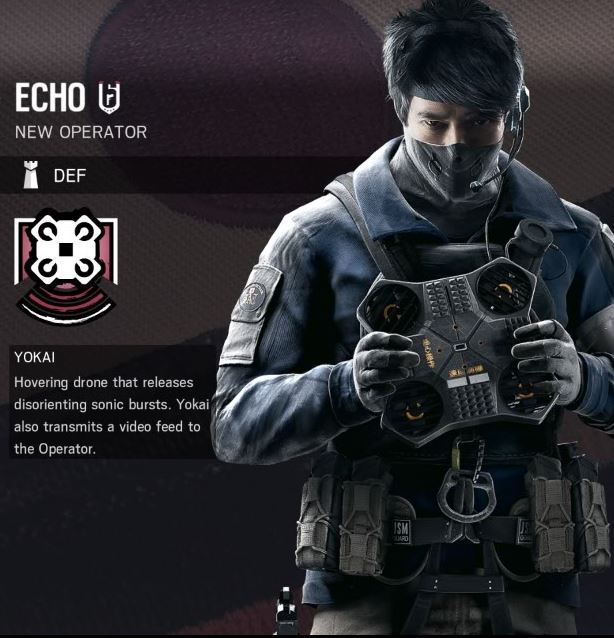The width and height of the screenshot is (614, 638).
Task: Click the DEF defender role icon
Action: point(31,177)
